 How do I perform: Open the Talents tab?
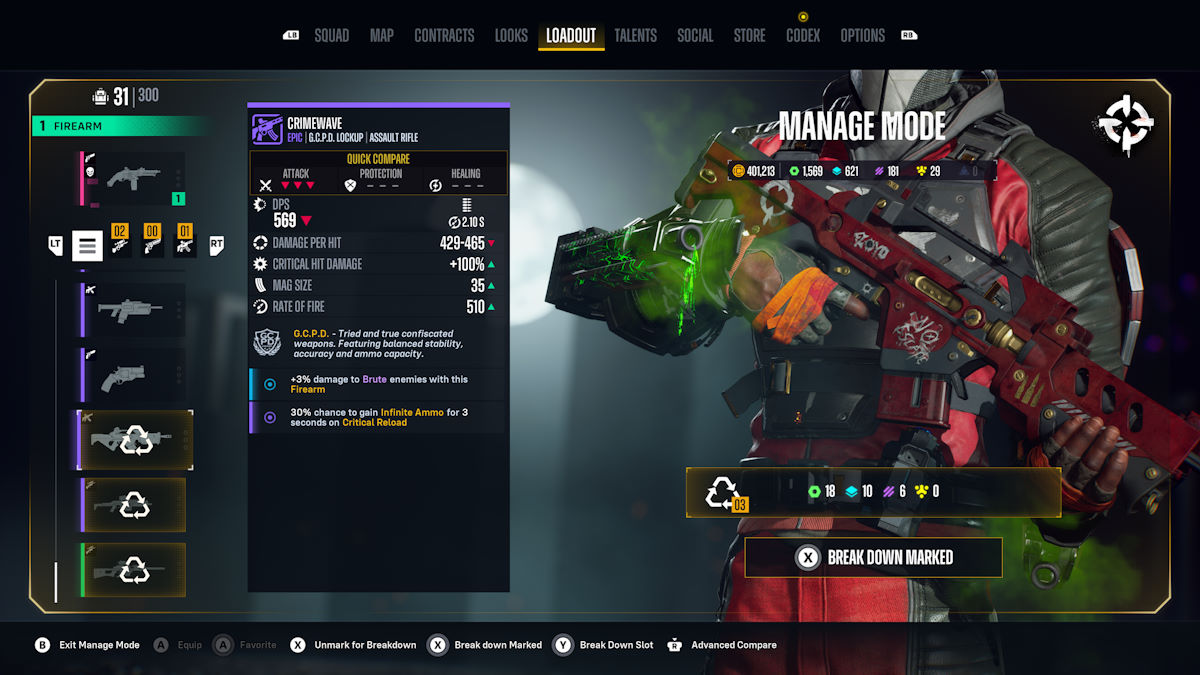[635, 35]
